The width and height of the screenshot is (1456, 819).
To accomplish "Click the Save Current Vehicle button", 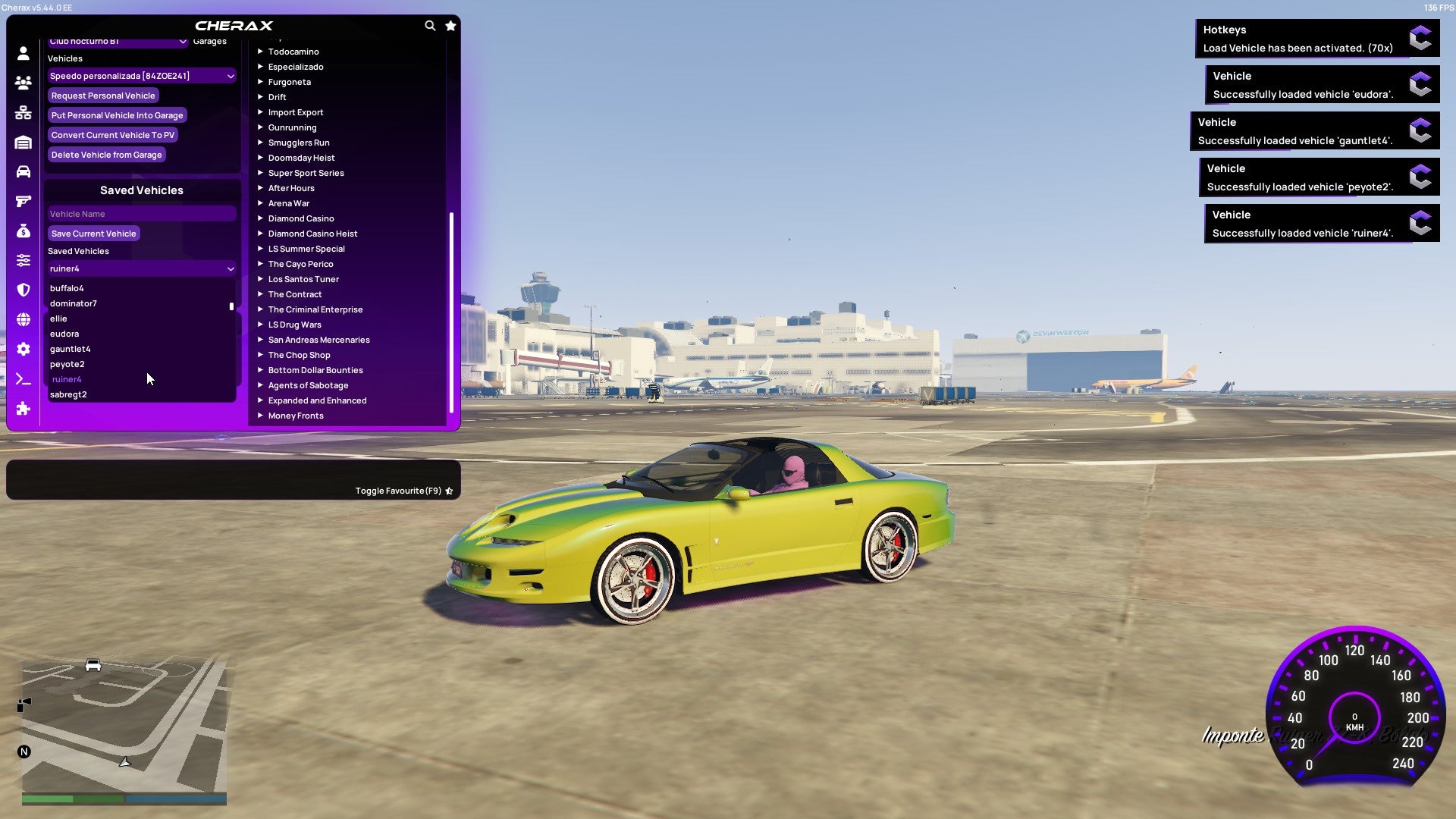I will coord(93,234).
